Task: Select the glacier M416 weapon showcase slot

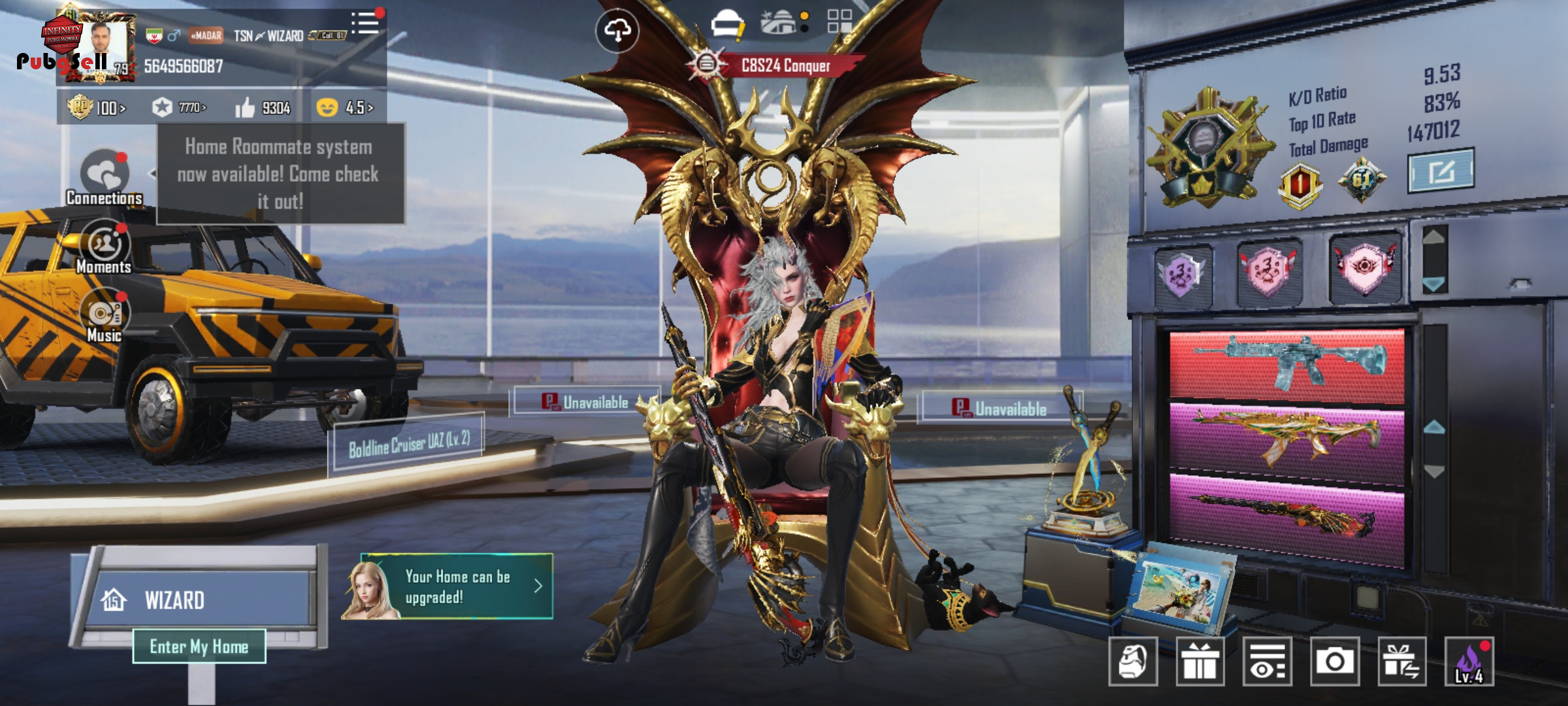Action: (1286, 363)
